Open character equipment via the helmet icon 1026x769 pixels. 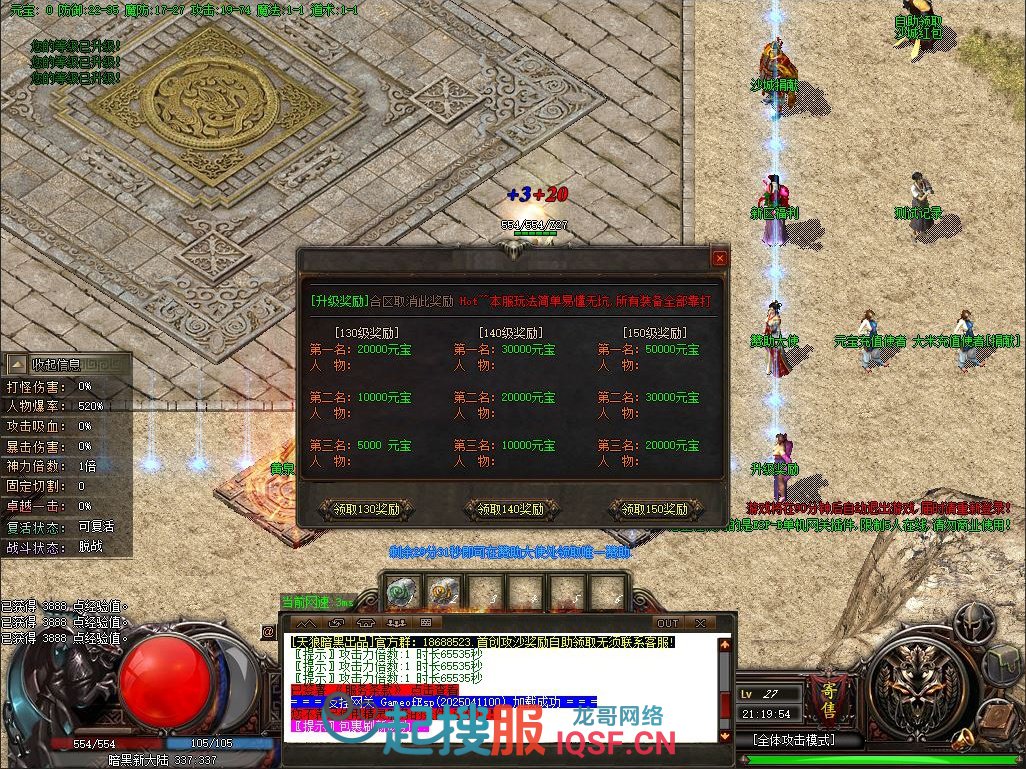tap(973, 622)
